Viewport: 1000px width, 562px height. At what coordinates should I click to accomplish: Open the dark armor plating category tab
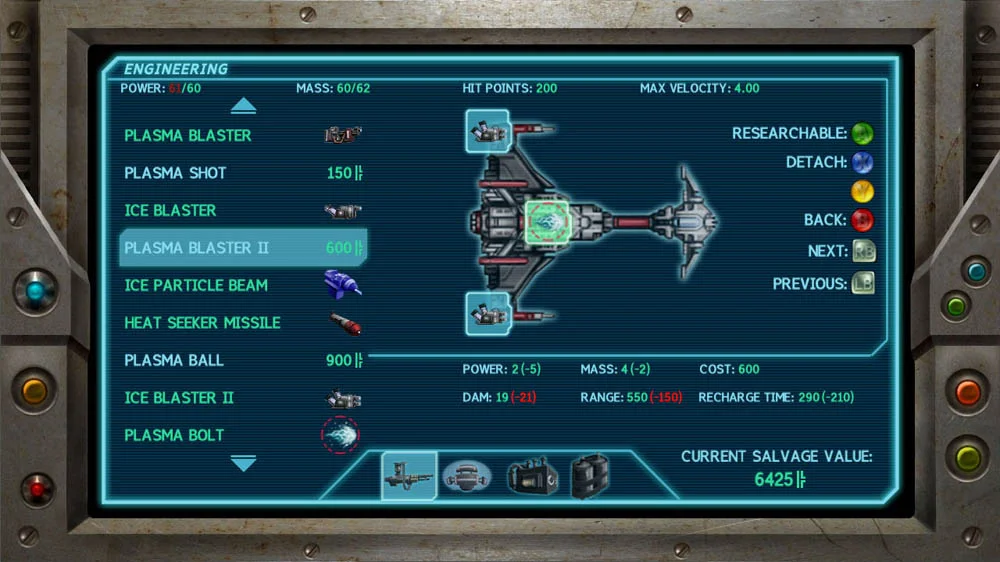pos(590,476)
